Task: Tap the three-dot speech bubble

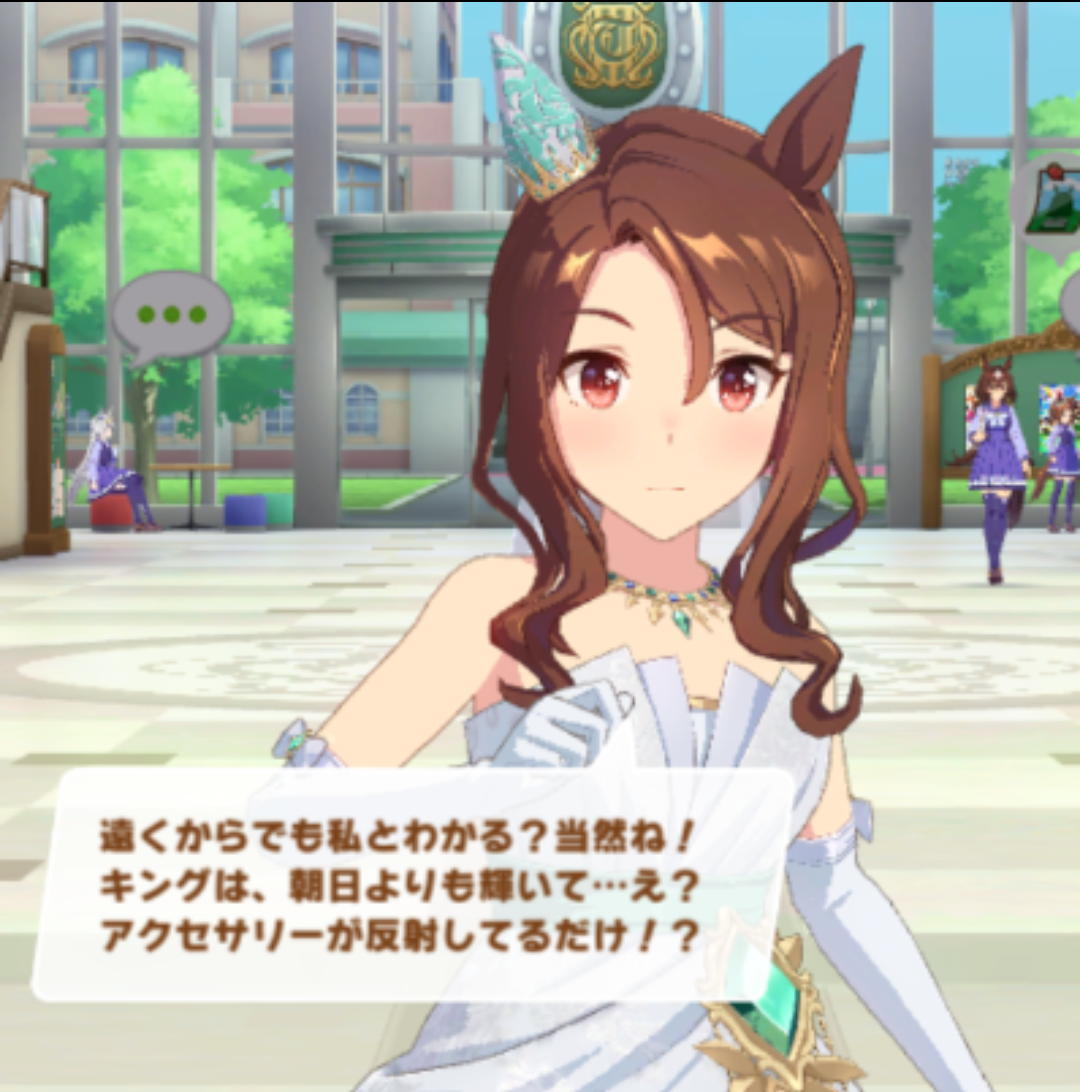Action: [x=171, y=316]
